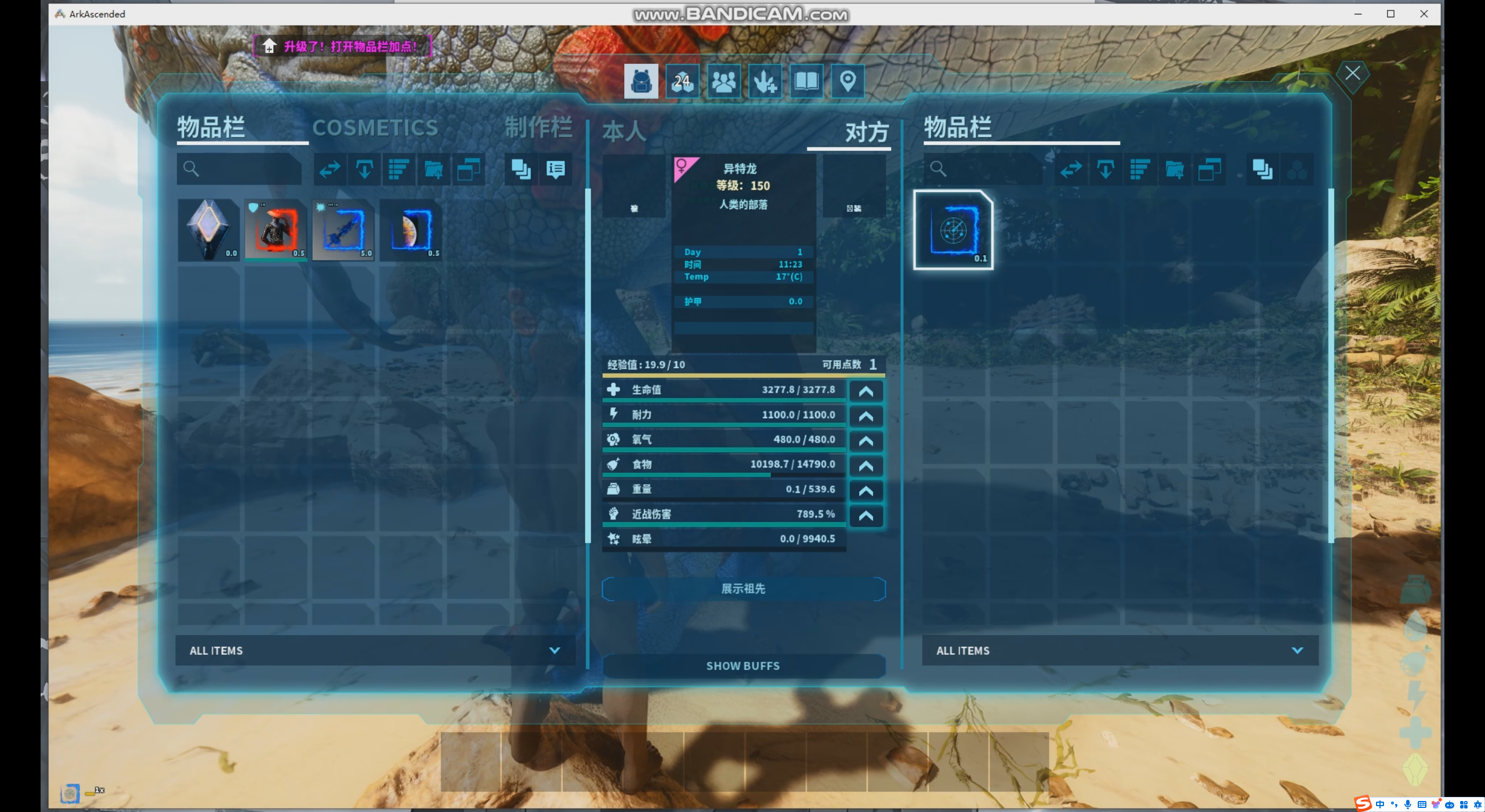Switch to the 本人 character tab
The image size is (1485, 812).
pyautogui.click(x=624, y=132)
